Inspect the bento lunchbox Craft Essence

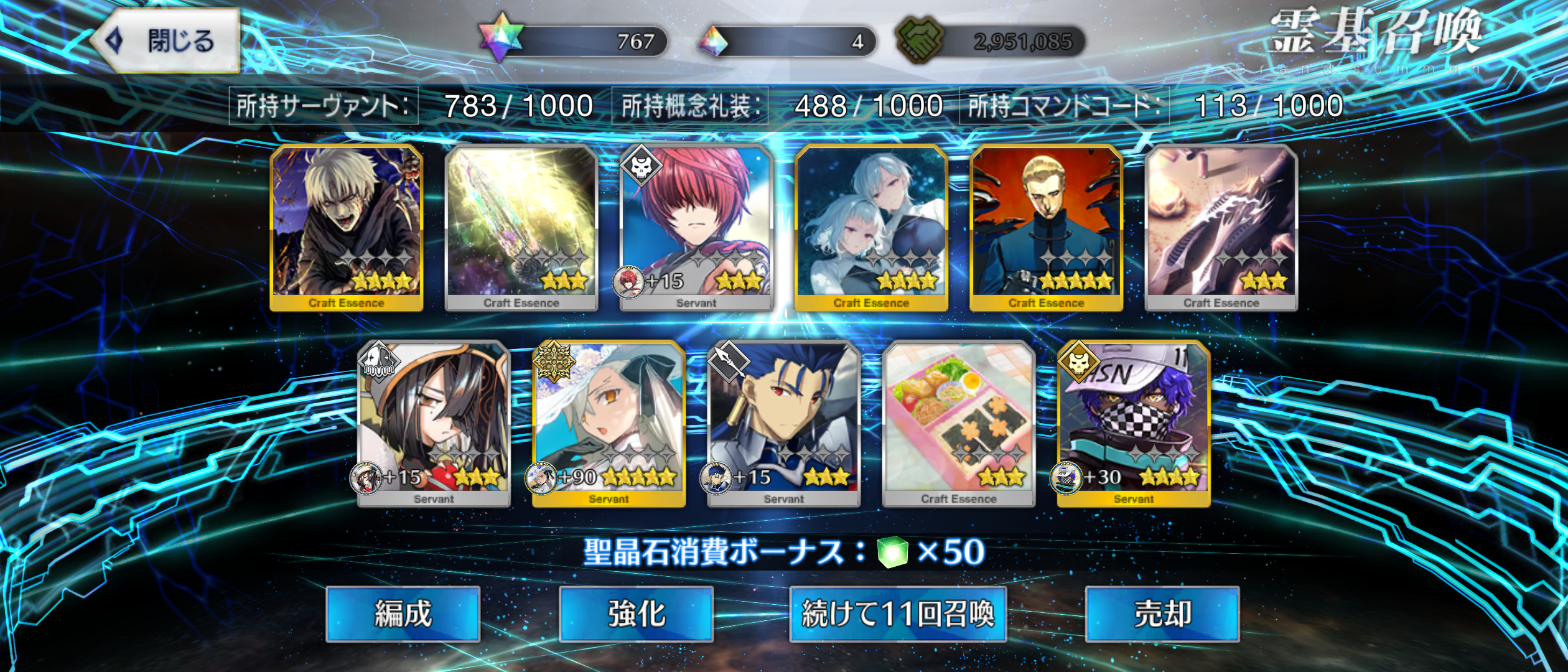click(x=958, y=423)
